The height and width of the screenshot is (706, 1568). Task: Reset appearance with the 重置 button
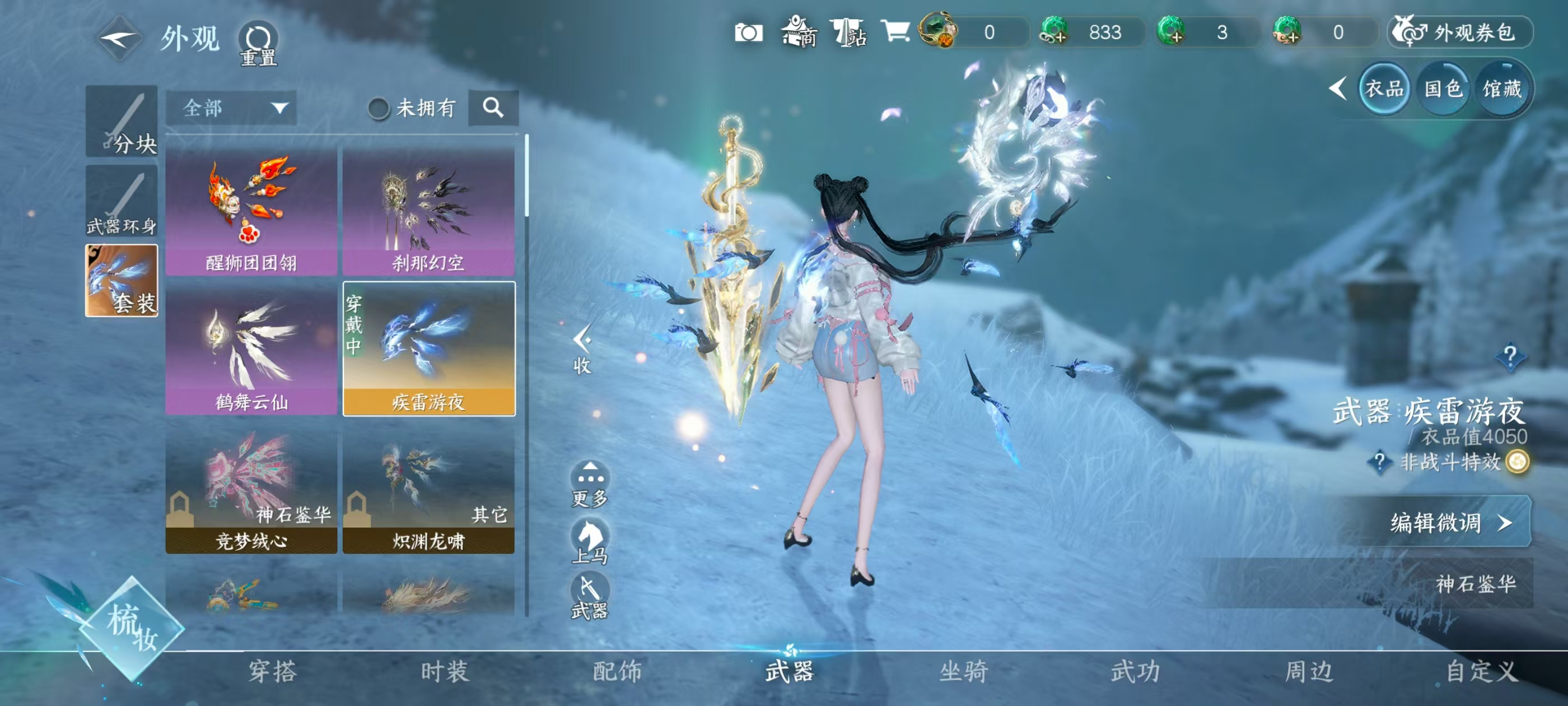coord(258,44)
